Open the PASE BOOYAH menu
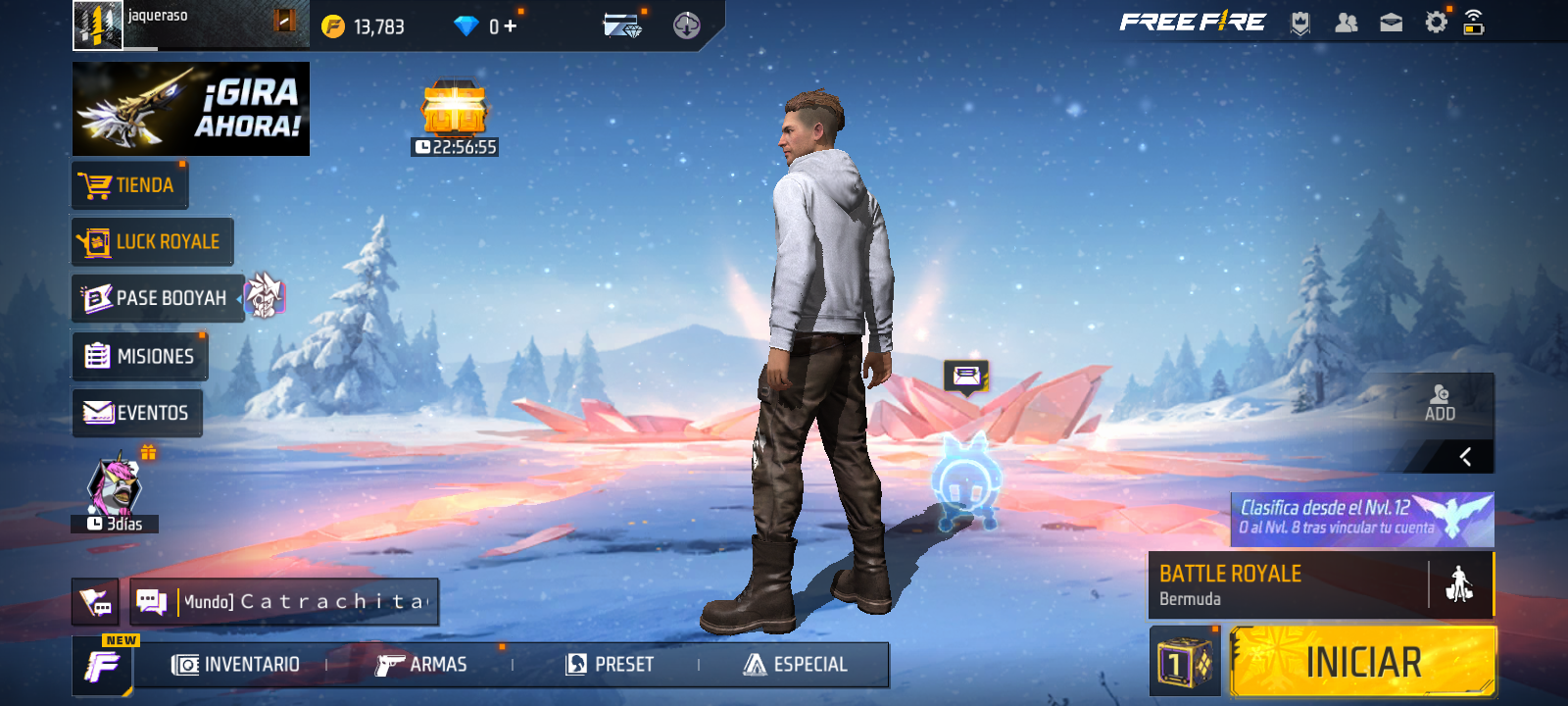Screen dimensions: 1568x706 point(157,298)
